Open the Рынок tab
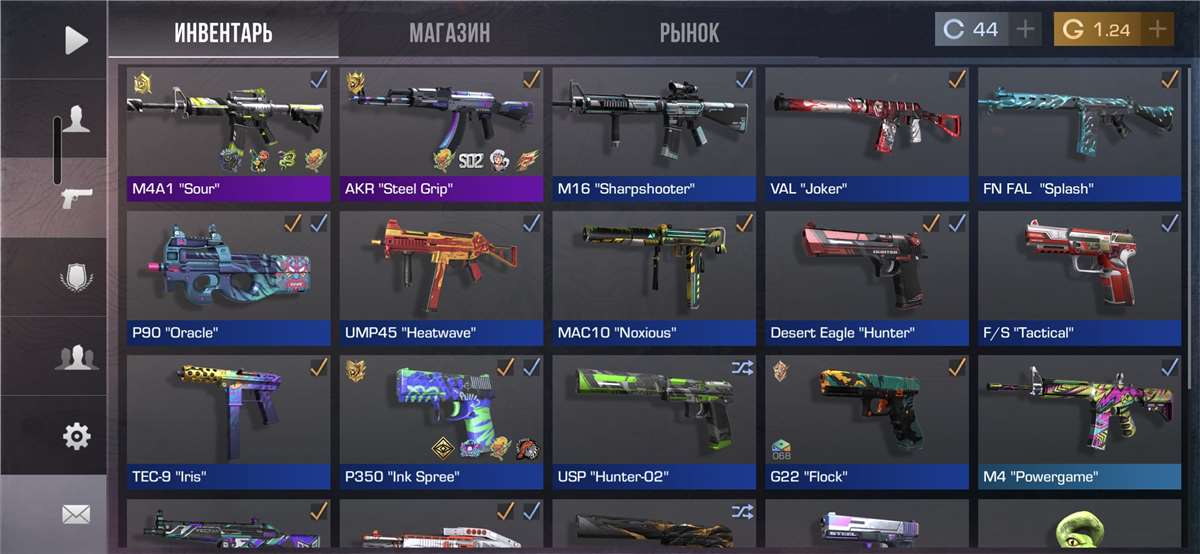Screen dimensions: 1200x554 (x=689, y=33)
